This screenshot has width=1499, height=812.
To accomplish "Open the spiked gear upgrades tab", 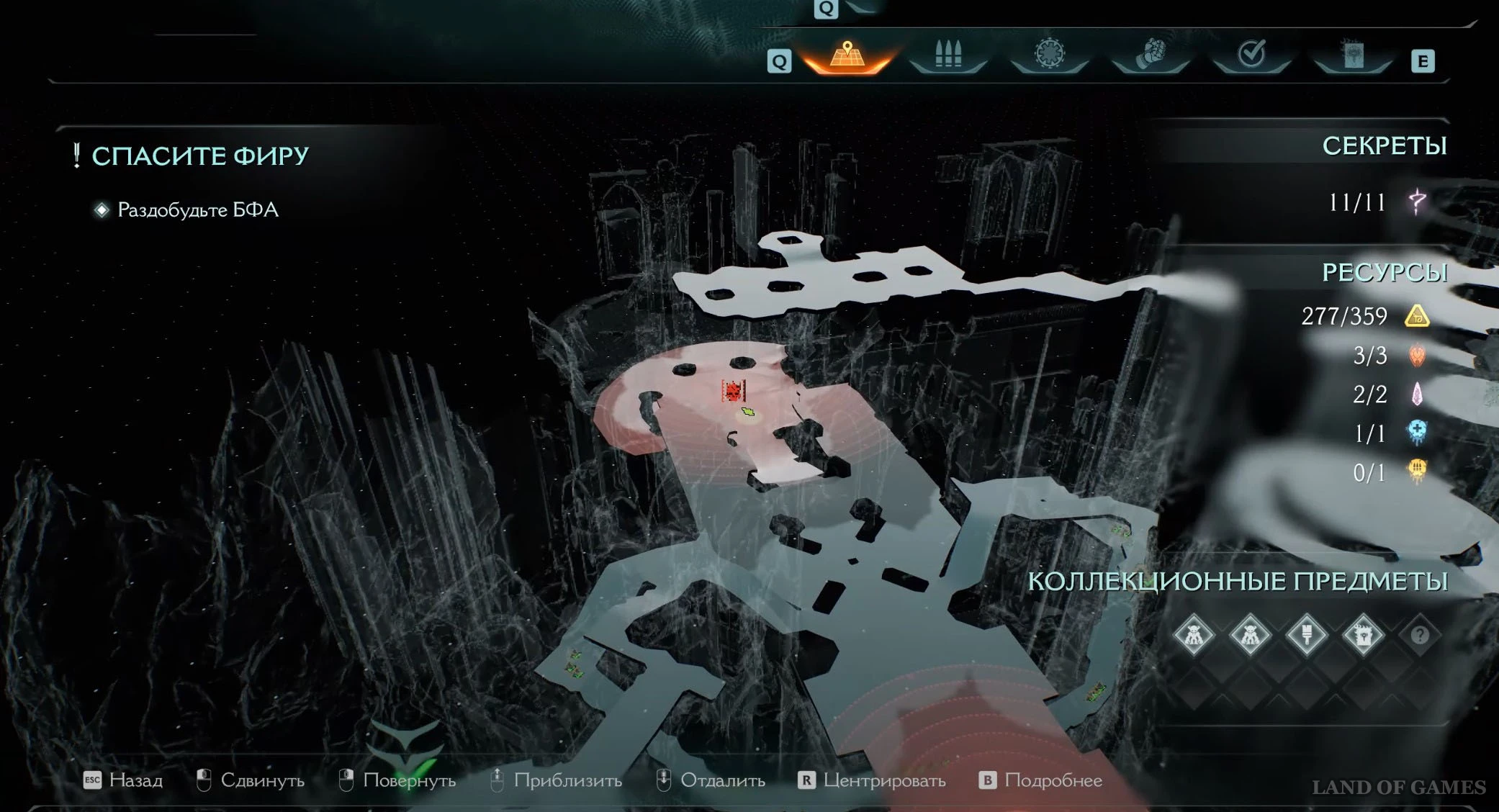I will click(x=1049, y=54).
